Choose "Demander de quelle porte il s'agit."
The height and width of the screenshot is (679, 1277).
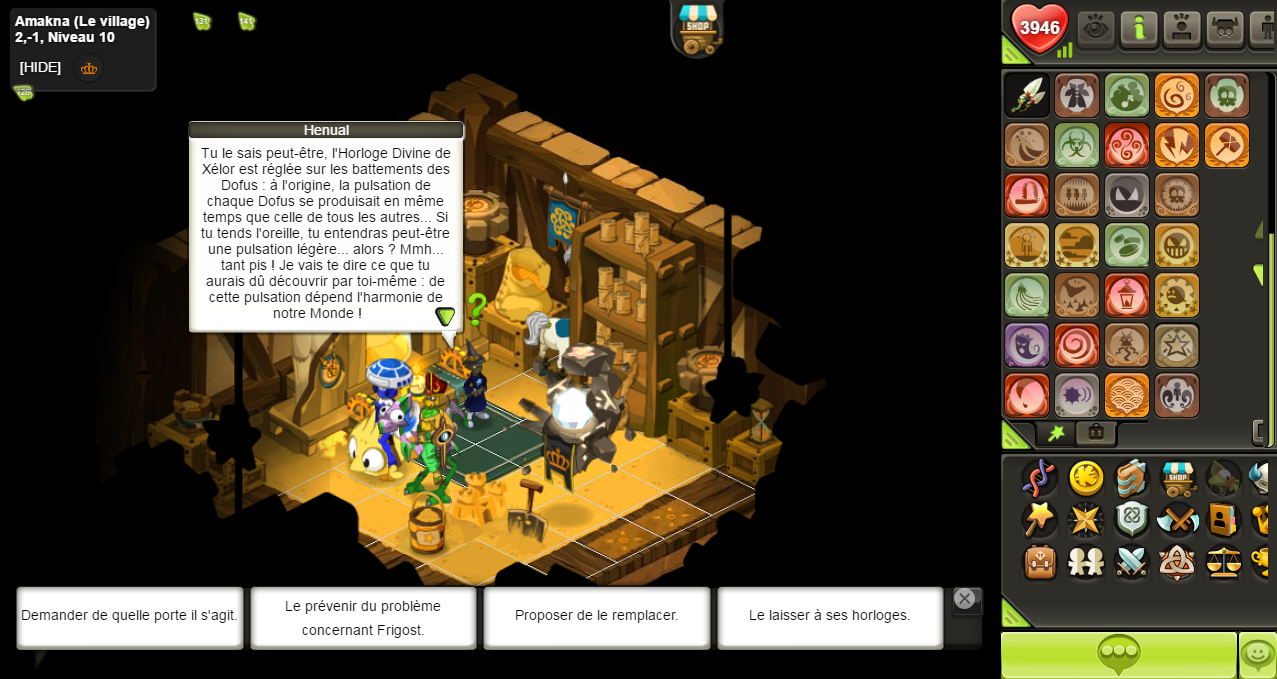point(130,616)
